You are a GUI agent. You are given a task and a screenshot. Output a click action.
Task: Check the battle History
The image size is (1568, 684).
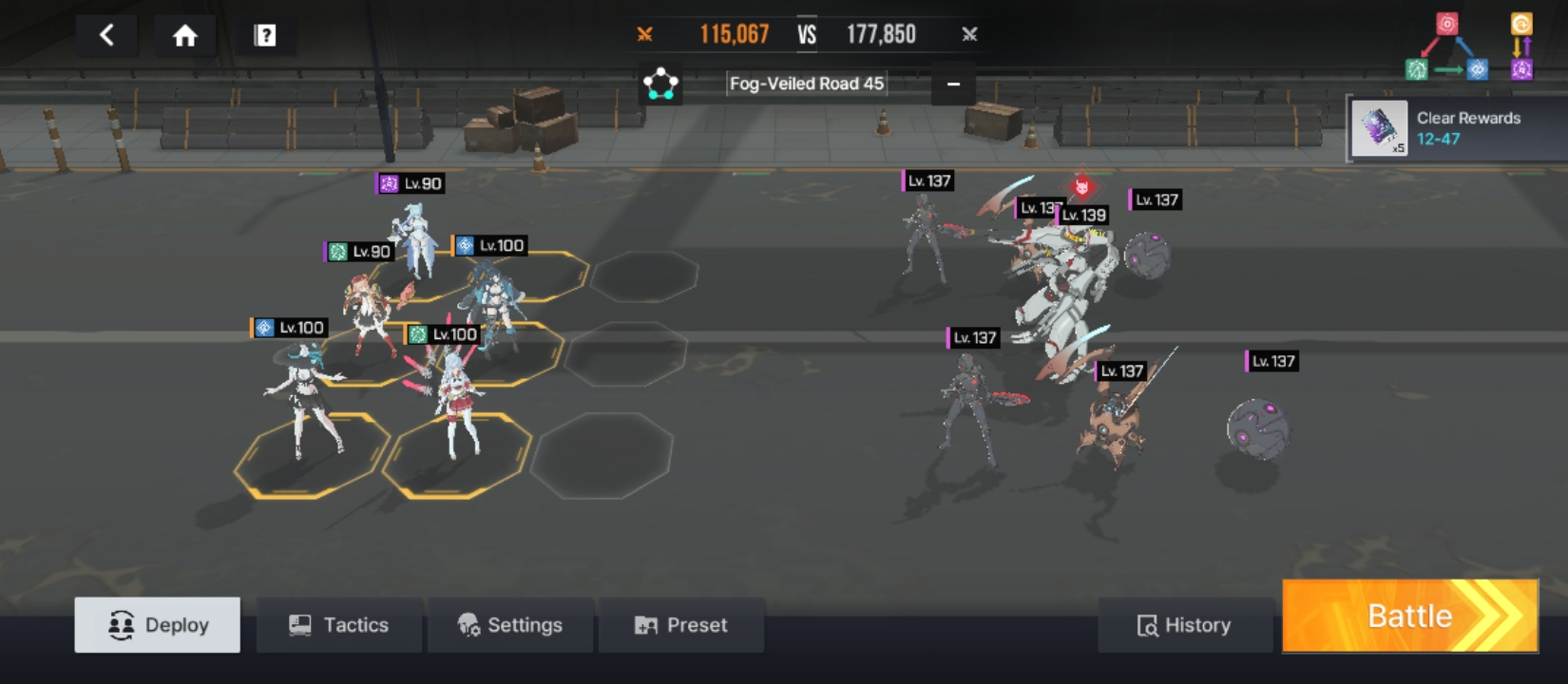click(x=1185, y=625)
